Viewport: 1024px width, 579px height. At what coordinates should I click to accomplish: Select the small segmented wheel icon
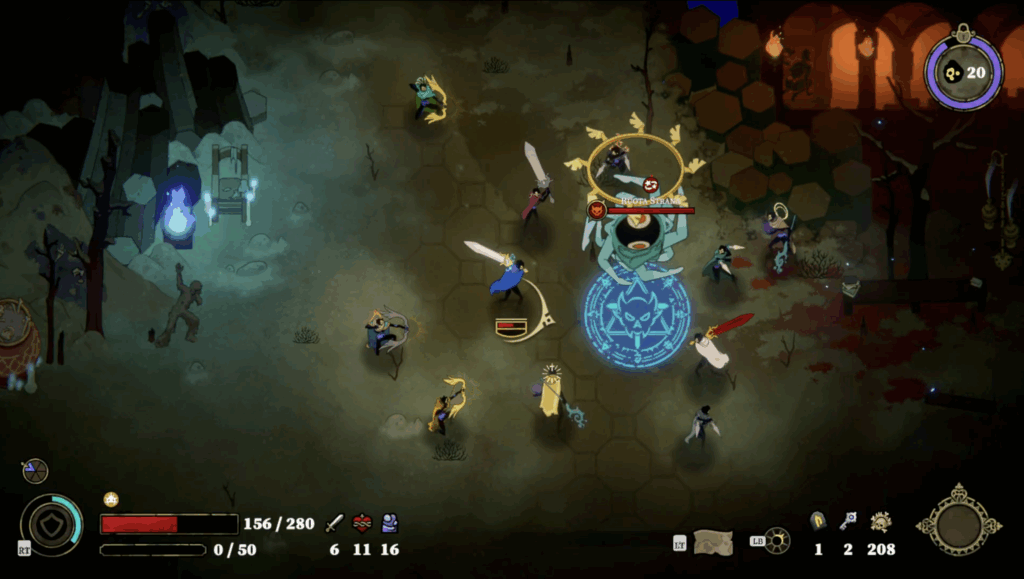[35, 471]
